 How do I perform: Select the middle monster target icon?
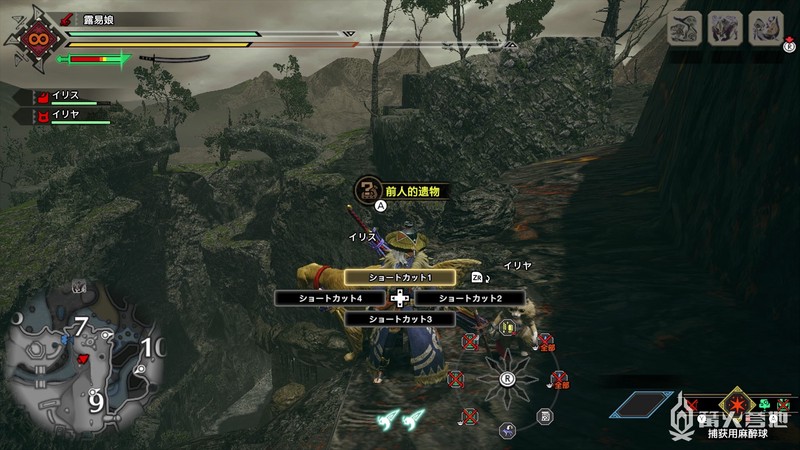tap(725, 27)
